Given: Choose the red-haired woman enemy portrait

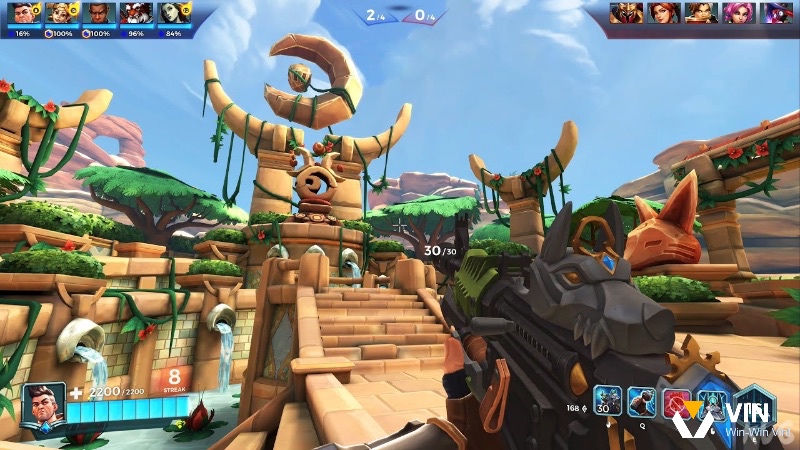Looking at the screenshot, I should pos(664,13).
